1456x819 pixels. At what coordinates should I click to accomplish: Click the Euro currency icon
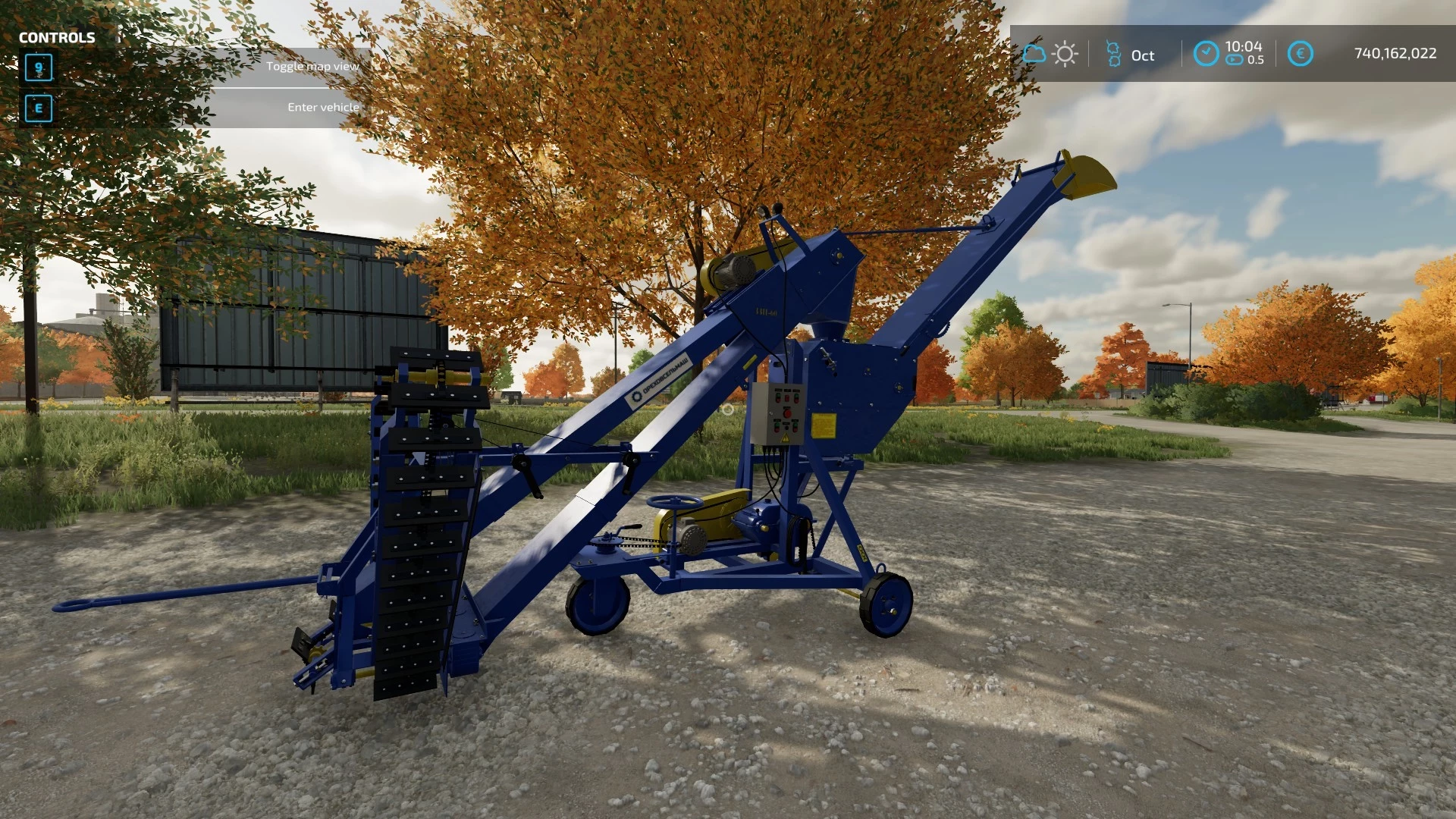(x=1299, y=54)
